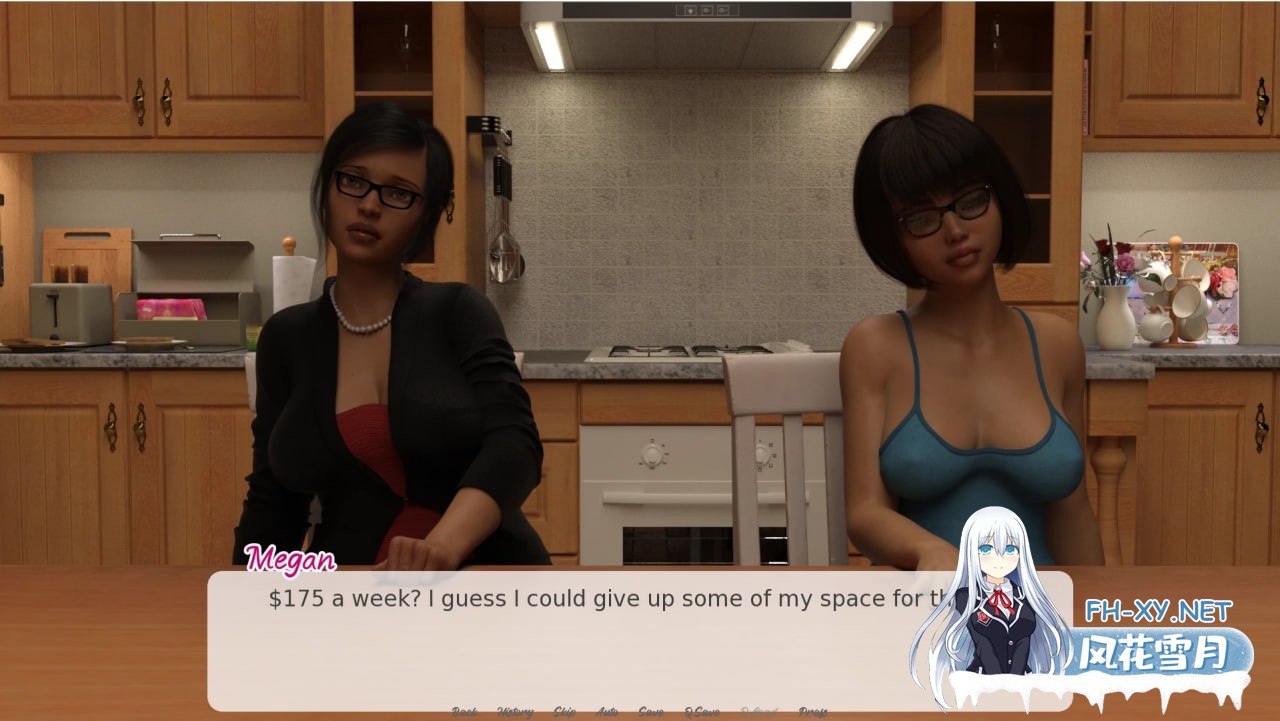This screenshot has height=721, width=1280.
Task: Activate Skip in the quick menu
Action: coord(564,712)
